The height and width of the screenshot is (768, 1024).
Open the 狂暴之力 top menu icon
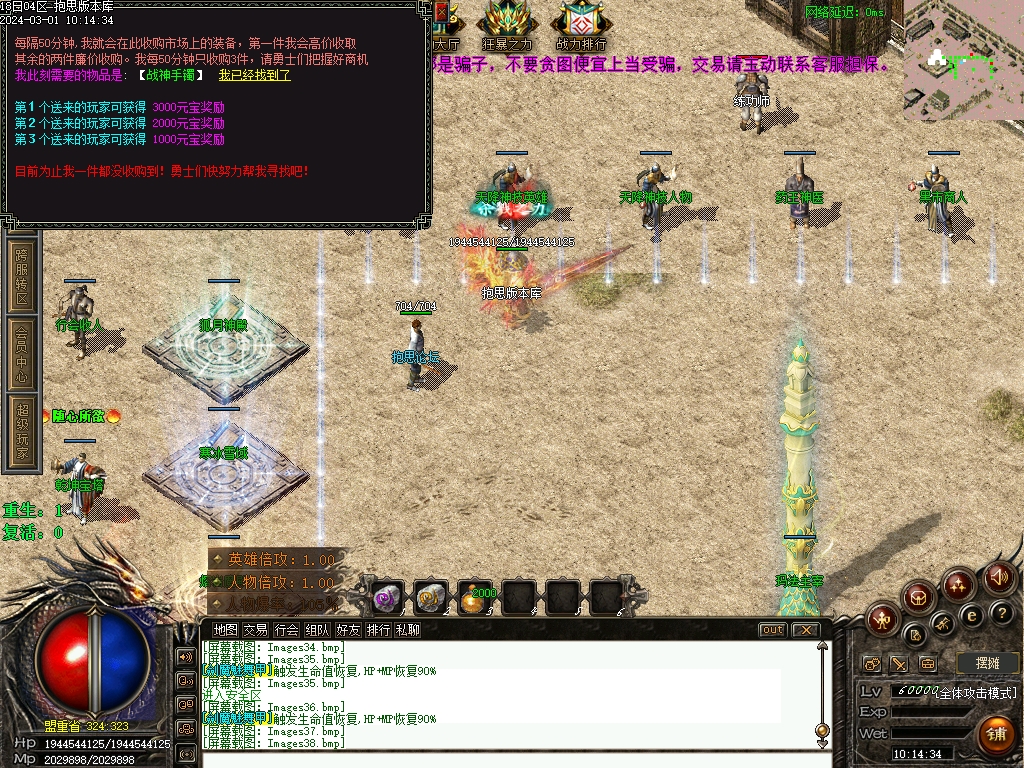pos(508,24)
